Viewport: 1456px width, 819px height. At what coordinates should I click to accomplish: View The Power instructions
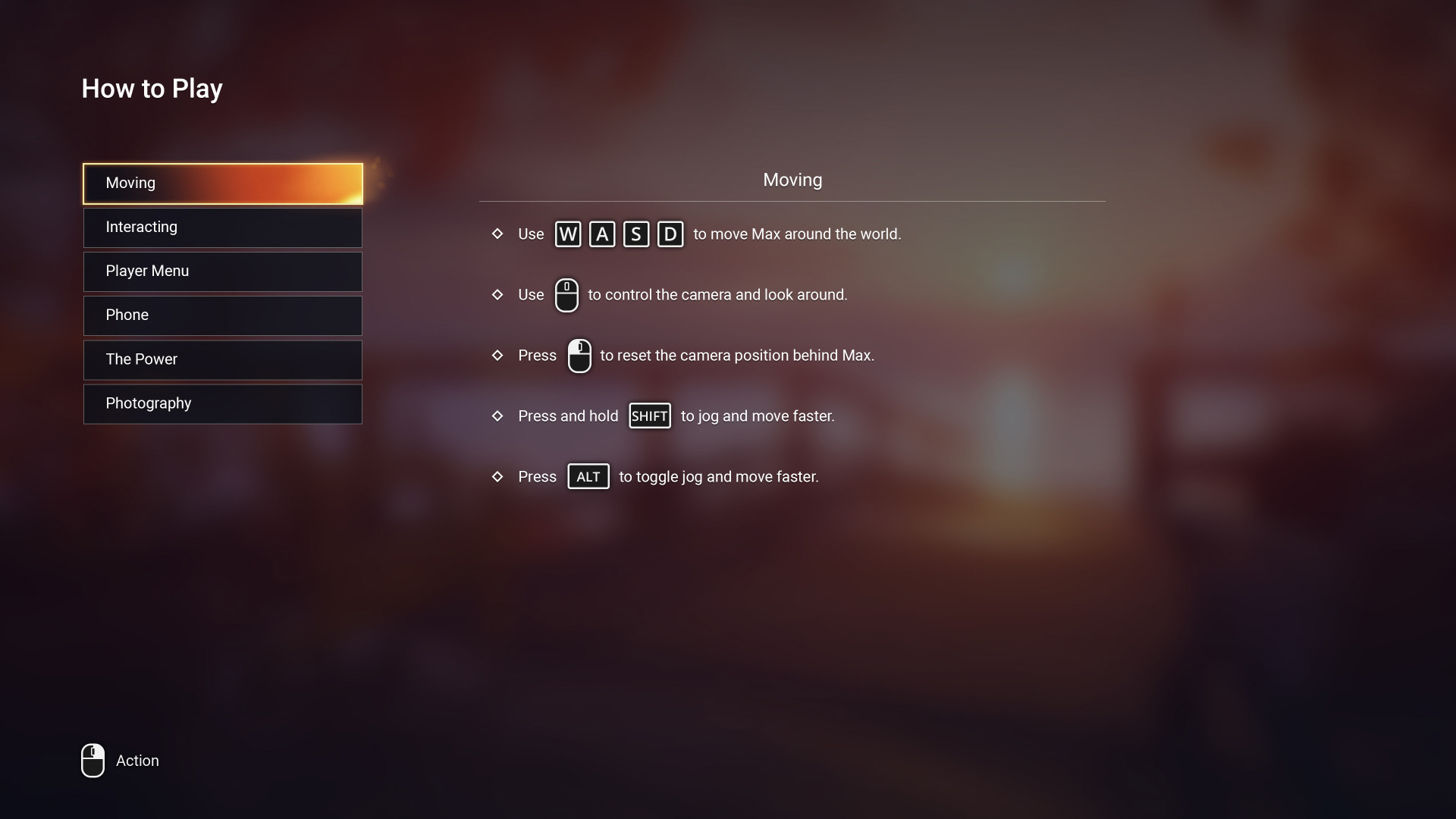[222, 359]
